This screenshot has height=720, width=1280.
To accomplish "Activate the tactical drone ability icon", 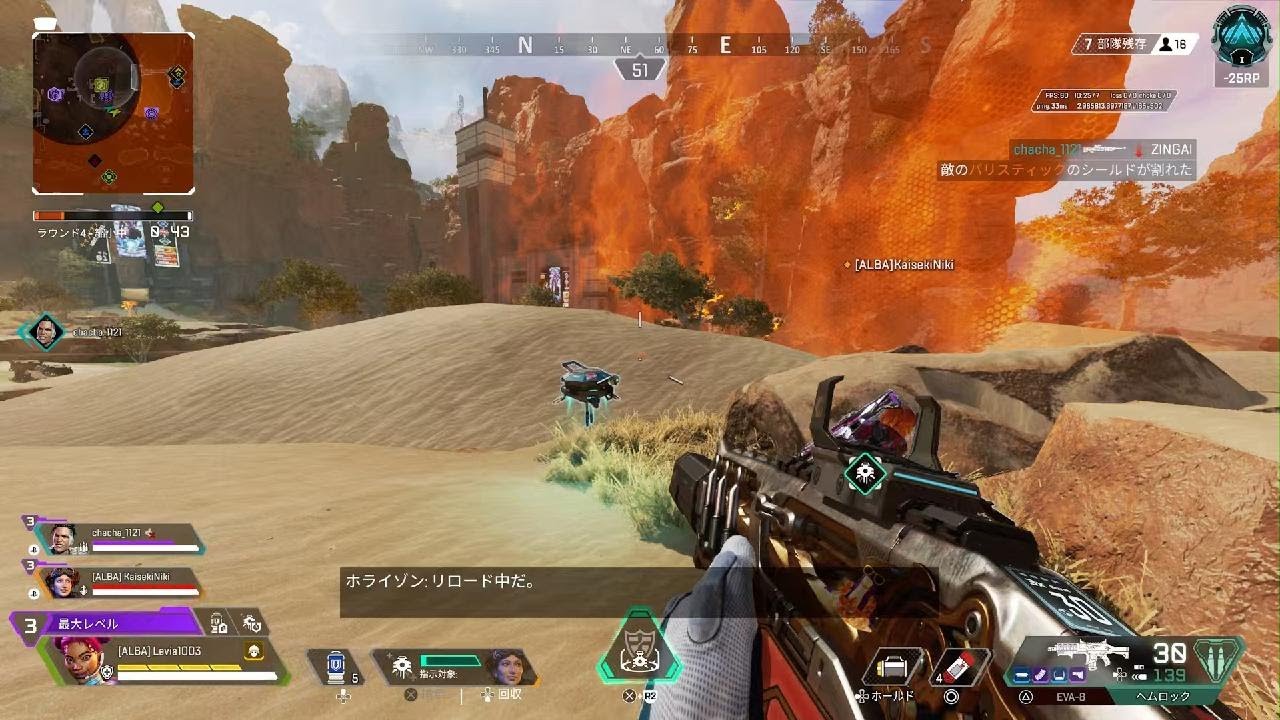I will click(403, 666).
